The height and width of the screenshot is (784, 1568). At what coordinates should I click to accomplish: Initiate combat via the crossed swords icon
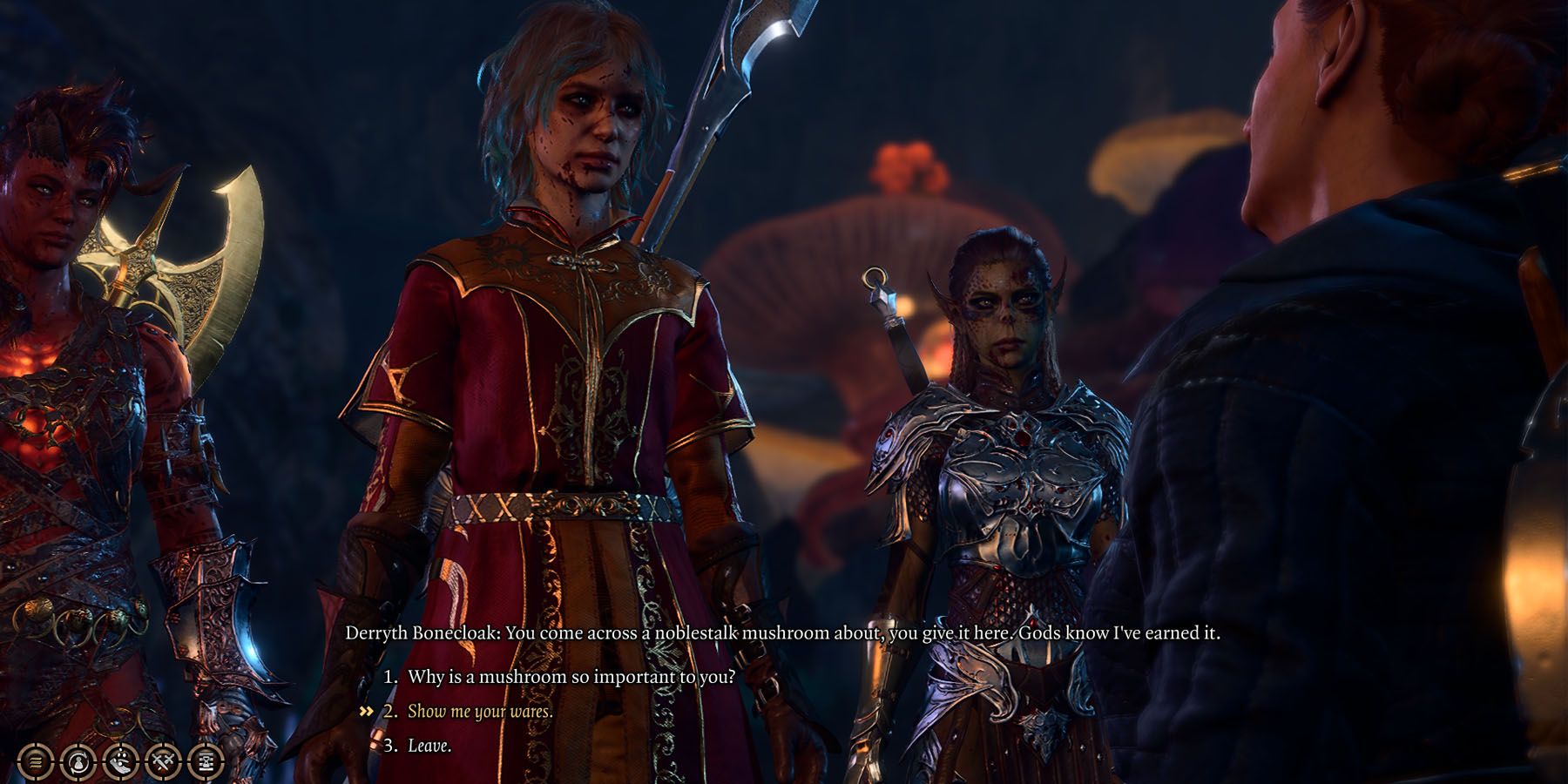pyautogui.click(x=161, y=761)
